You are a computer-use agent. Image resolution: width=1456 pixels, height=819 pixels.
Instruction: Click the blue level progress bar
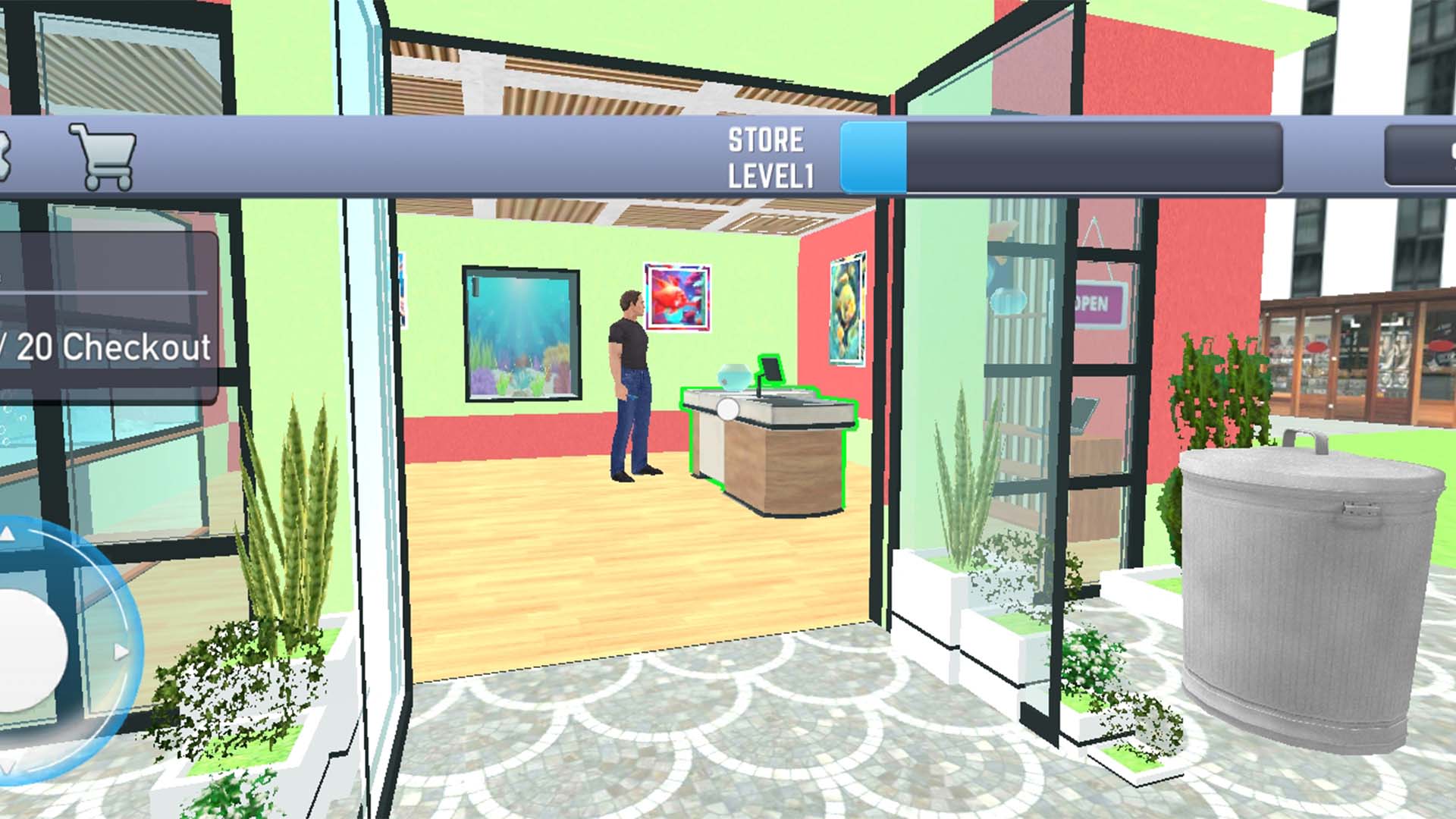872,155
